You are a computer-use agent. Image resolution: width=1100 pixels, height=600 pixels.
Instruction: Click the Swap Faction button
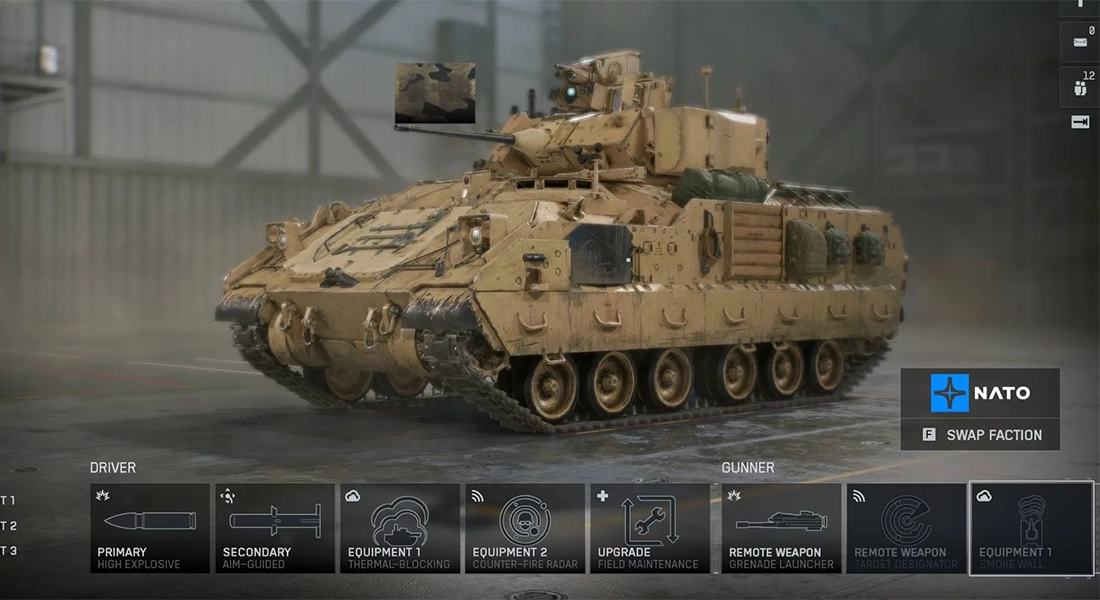coord(980,435)
